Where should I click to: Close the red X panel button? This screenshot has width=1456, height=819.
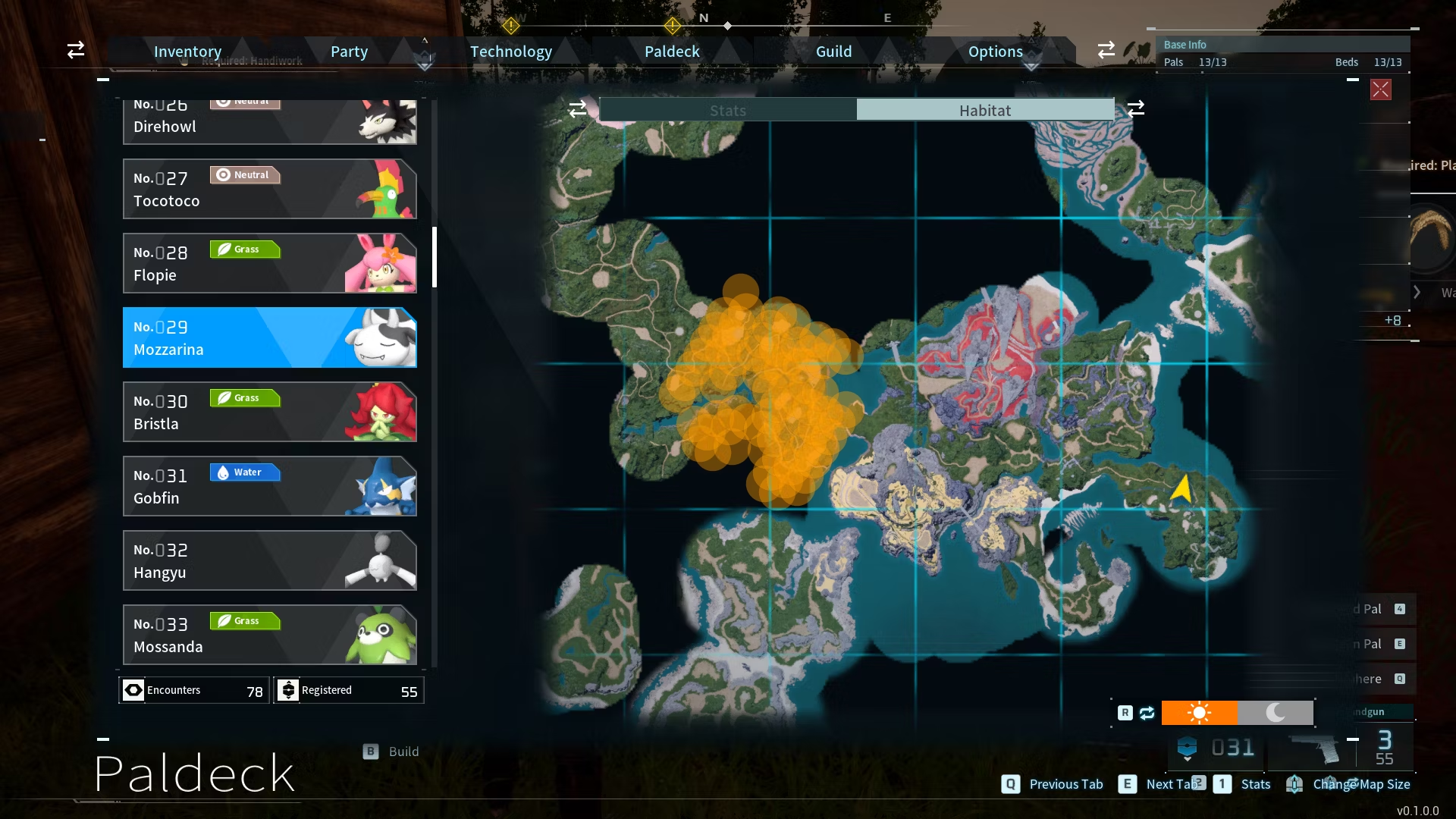1380,89
